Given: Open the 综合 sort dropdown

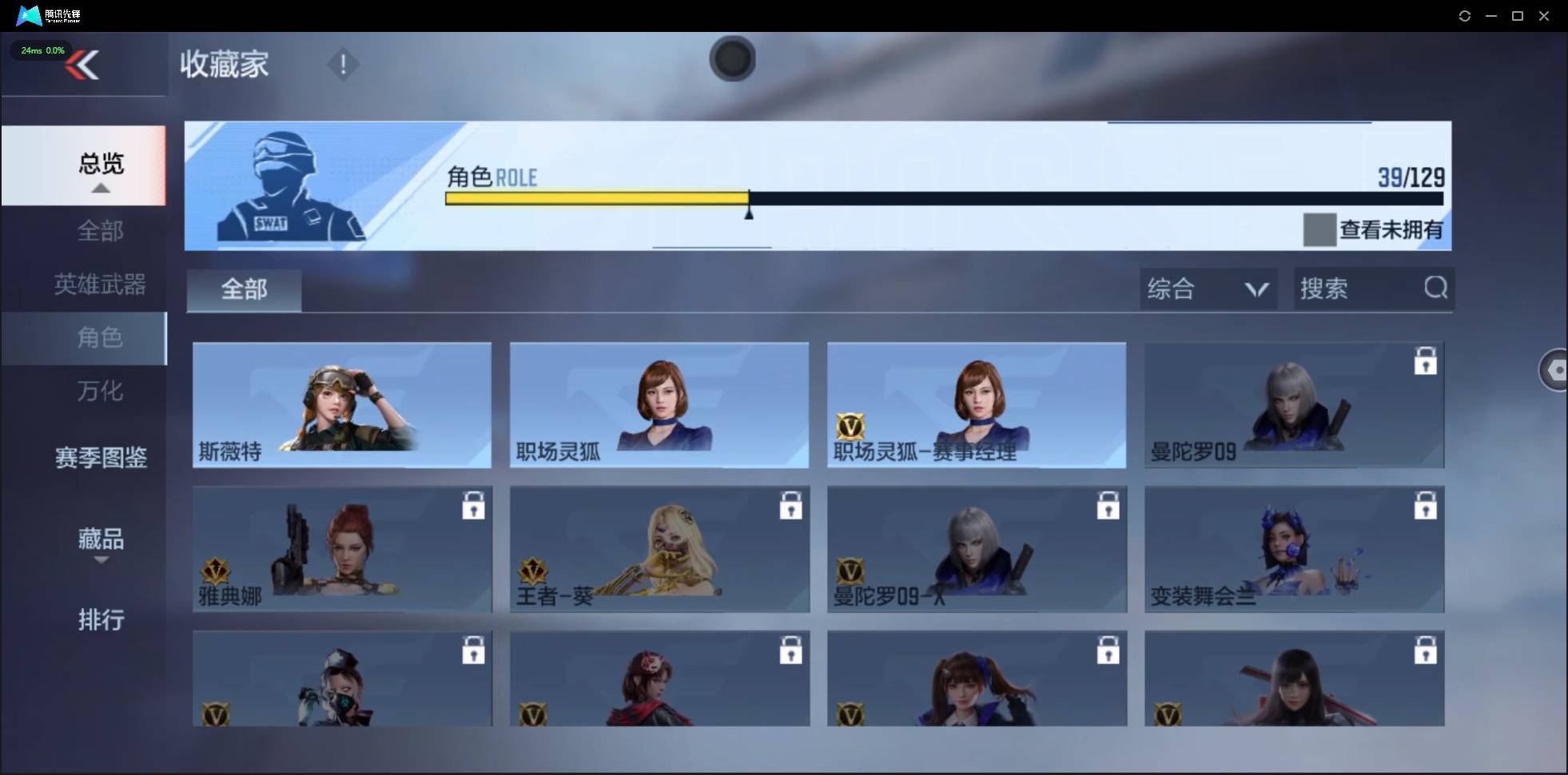Looking at the screenshot, I should (1207, 288).
